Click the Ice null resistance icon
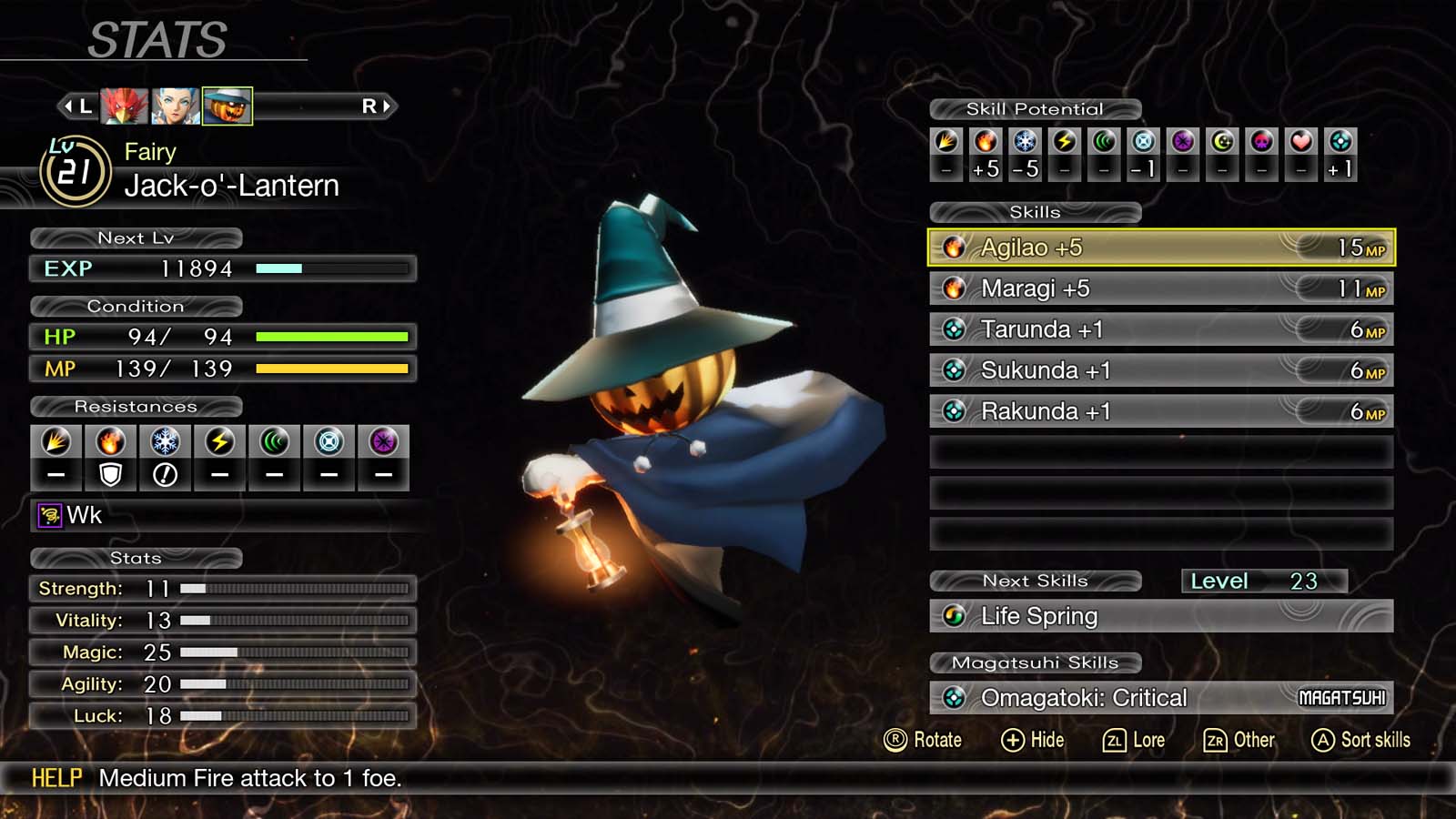This screenshot has width=1456, height=819. tap(165, 472)
